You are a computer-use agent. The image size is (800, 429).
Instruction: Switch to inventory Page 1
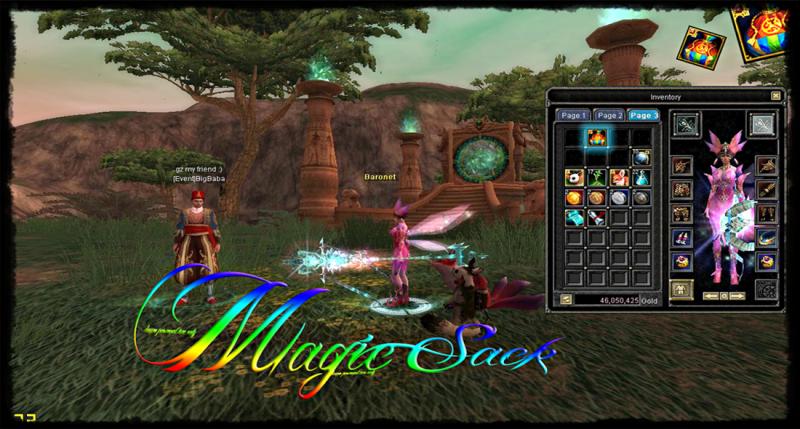click(x=573, y=116)
